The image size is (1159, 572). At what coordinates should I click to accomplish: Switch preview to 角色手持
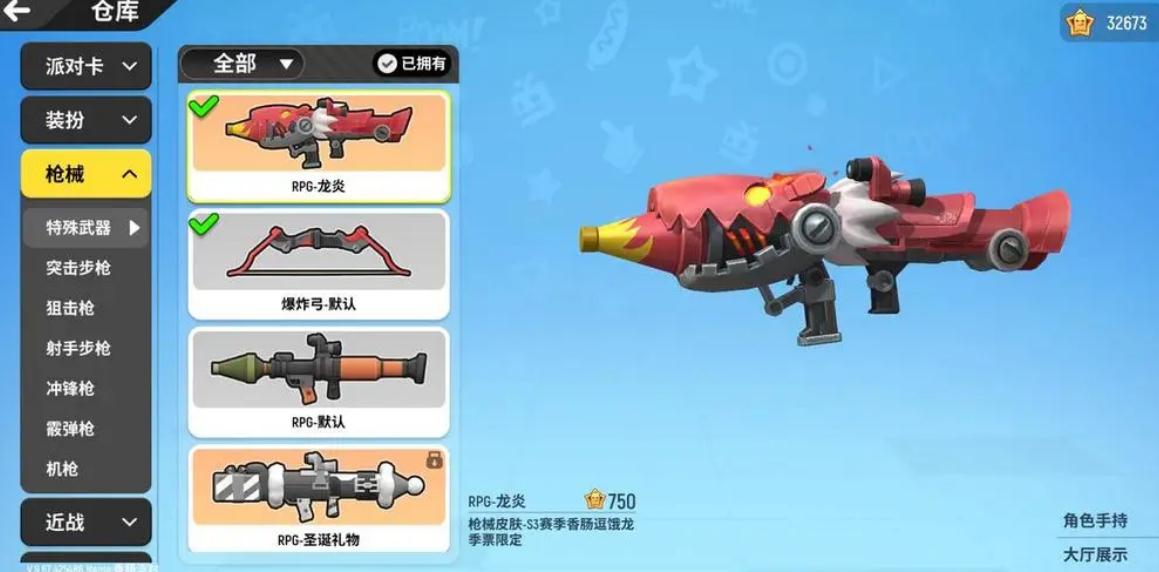(1095, 520)
